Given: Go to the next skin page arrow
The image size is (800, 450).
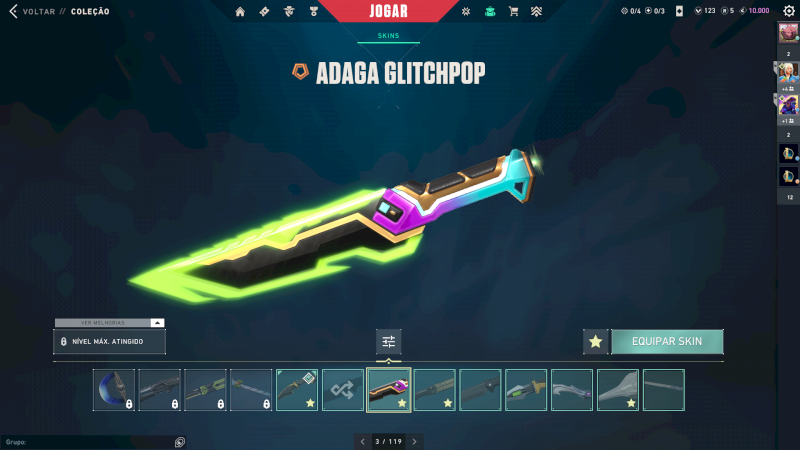Looking at the screenshot, I should tap(415, 441).
